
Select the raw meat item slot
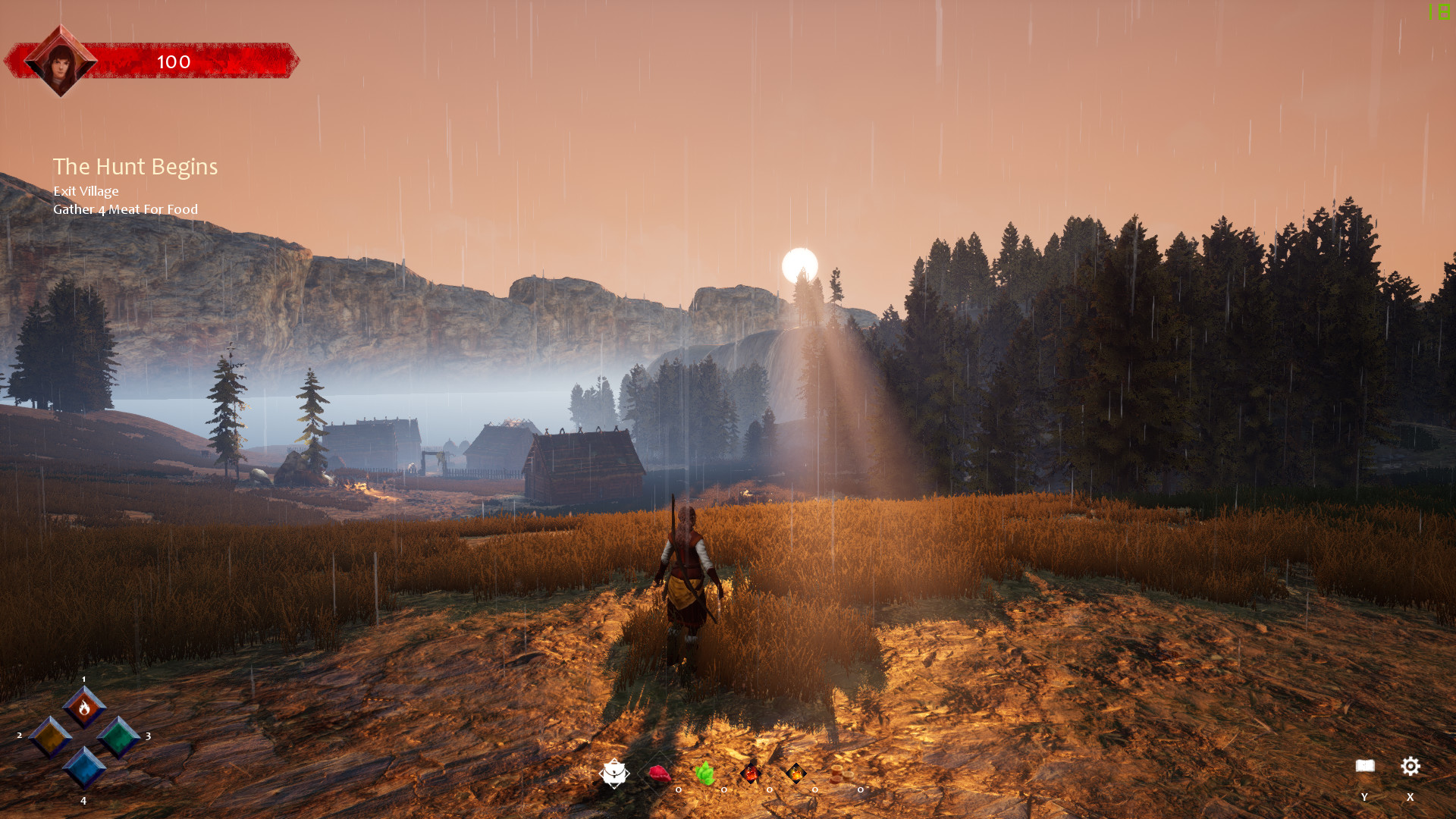pos(660,774)
